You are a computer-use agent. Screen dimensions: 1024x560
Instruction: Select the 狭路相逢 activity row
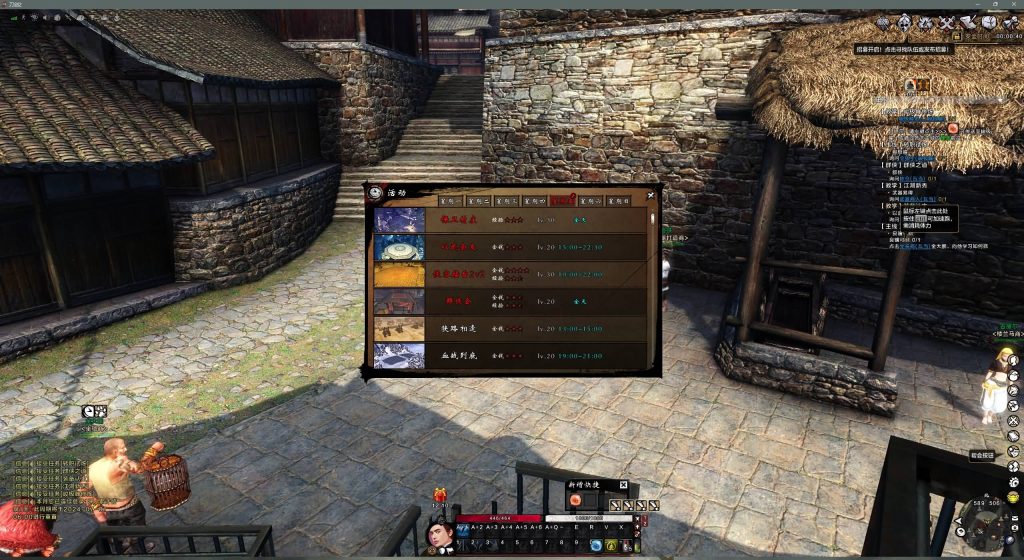(510, 328)
